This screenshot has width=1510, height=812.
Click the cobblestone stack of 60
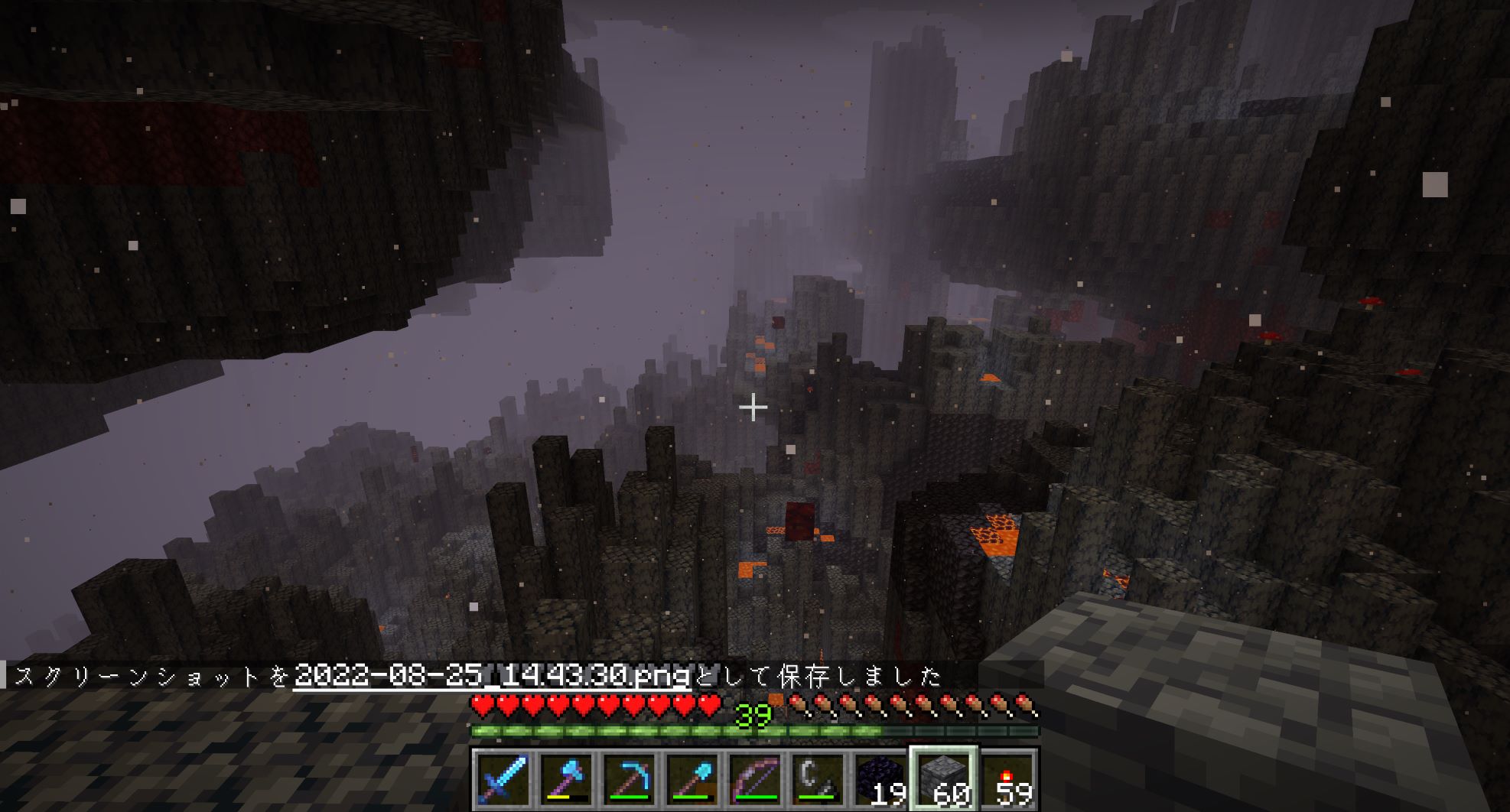(x=944, y=779)
